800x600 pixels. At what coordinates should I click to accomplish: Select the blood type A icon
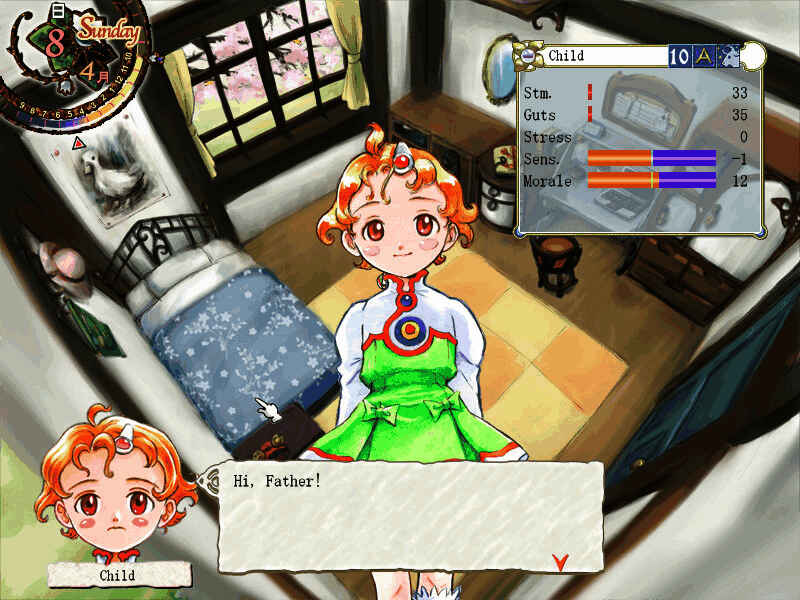704,56
